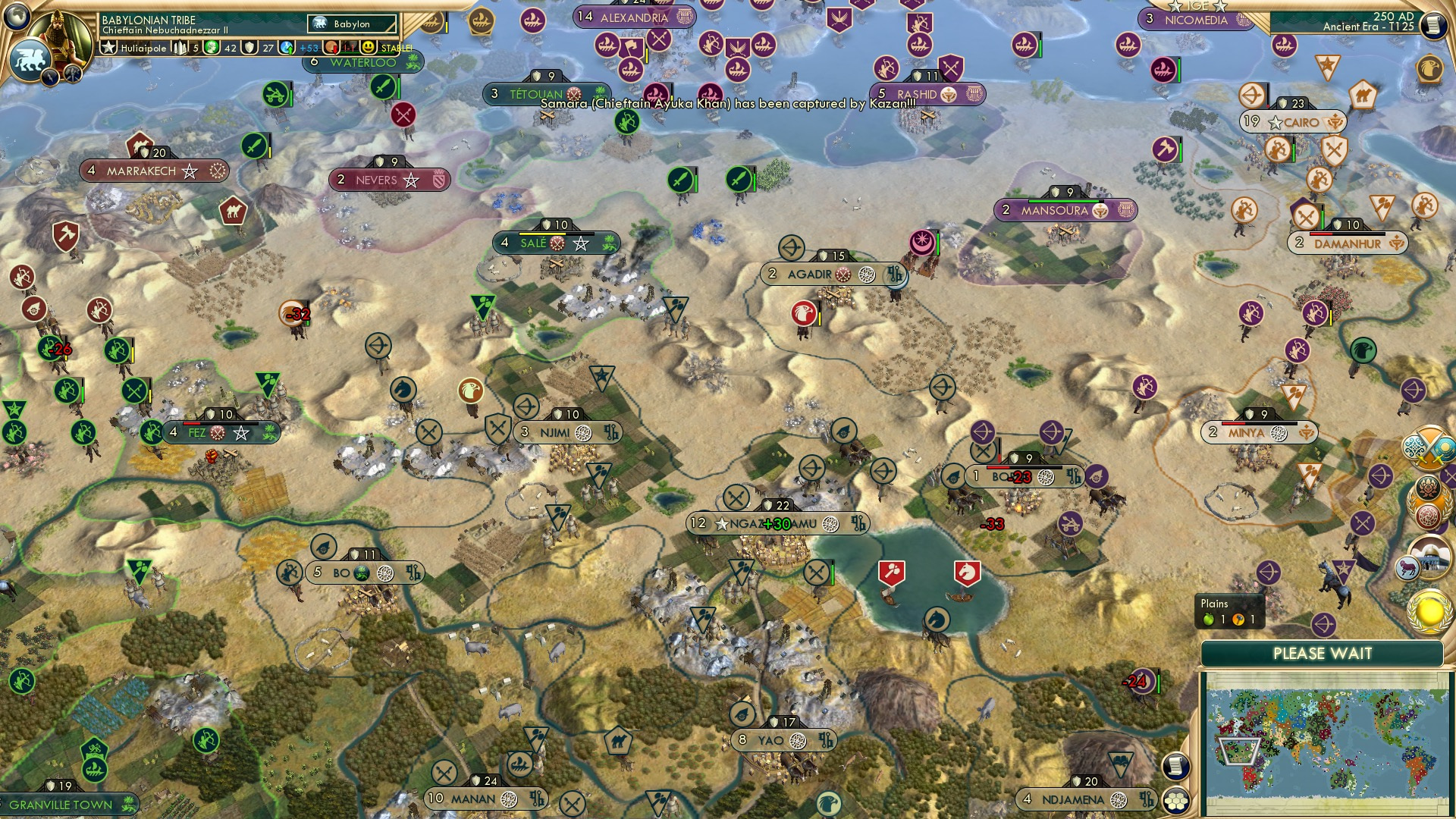Screen dimensions: 1456x819
Task: Click the golden age sun notification bubble
Action: click(x=1429, y=612)
